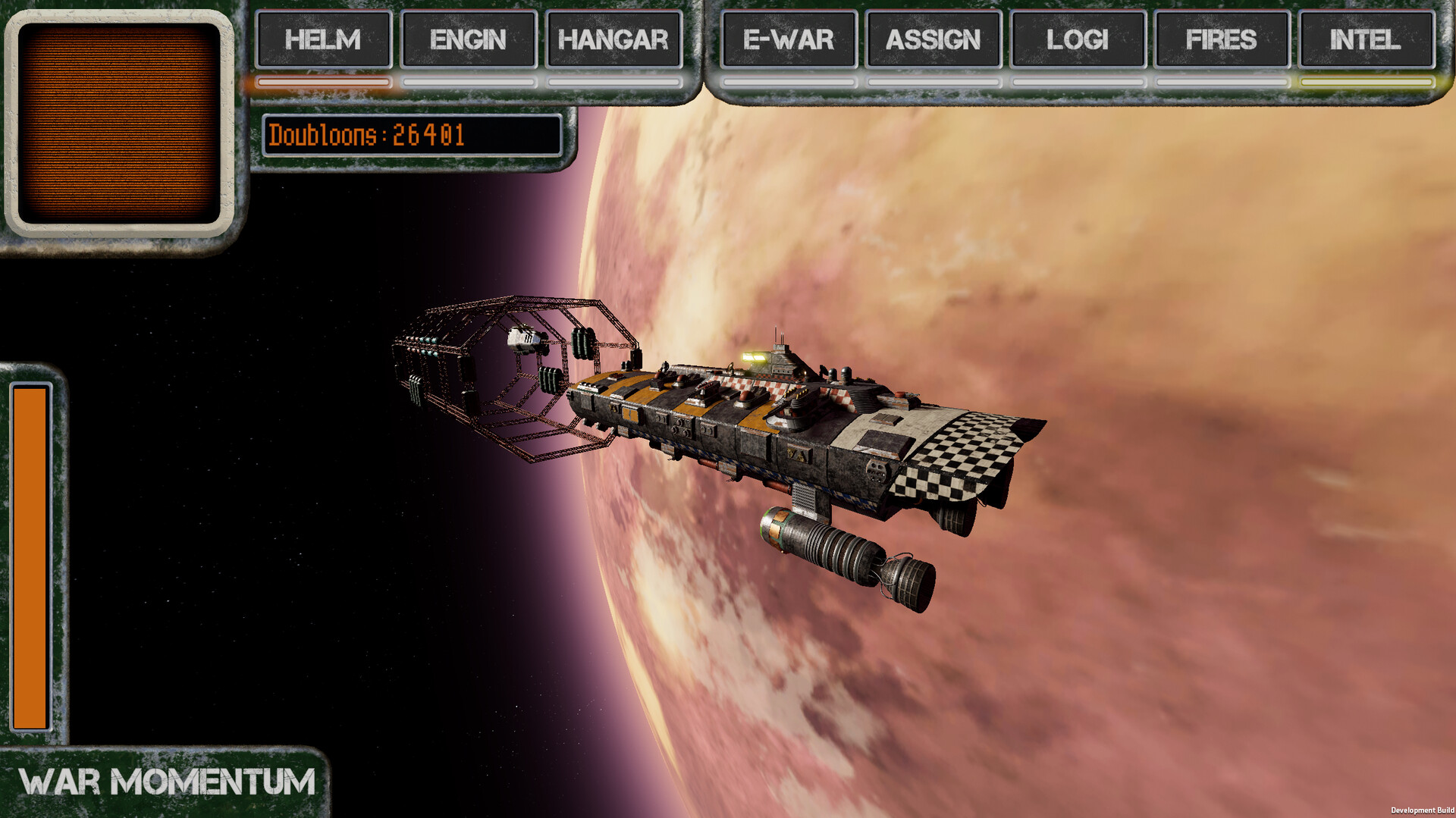
Task: Click the empty status bar under ENGIN
Action: tap(468, 82)
